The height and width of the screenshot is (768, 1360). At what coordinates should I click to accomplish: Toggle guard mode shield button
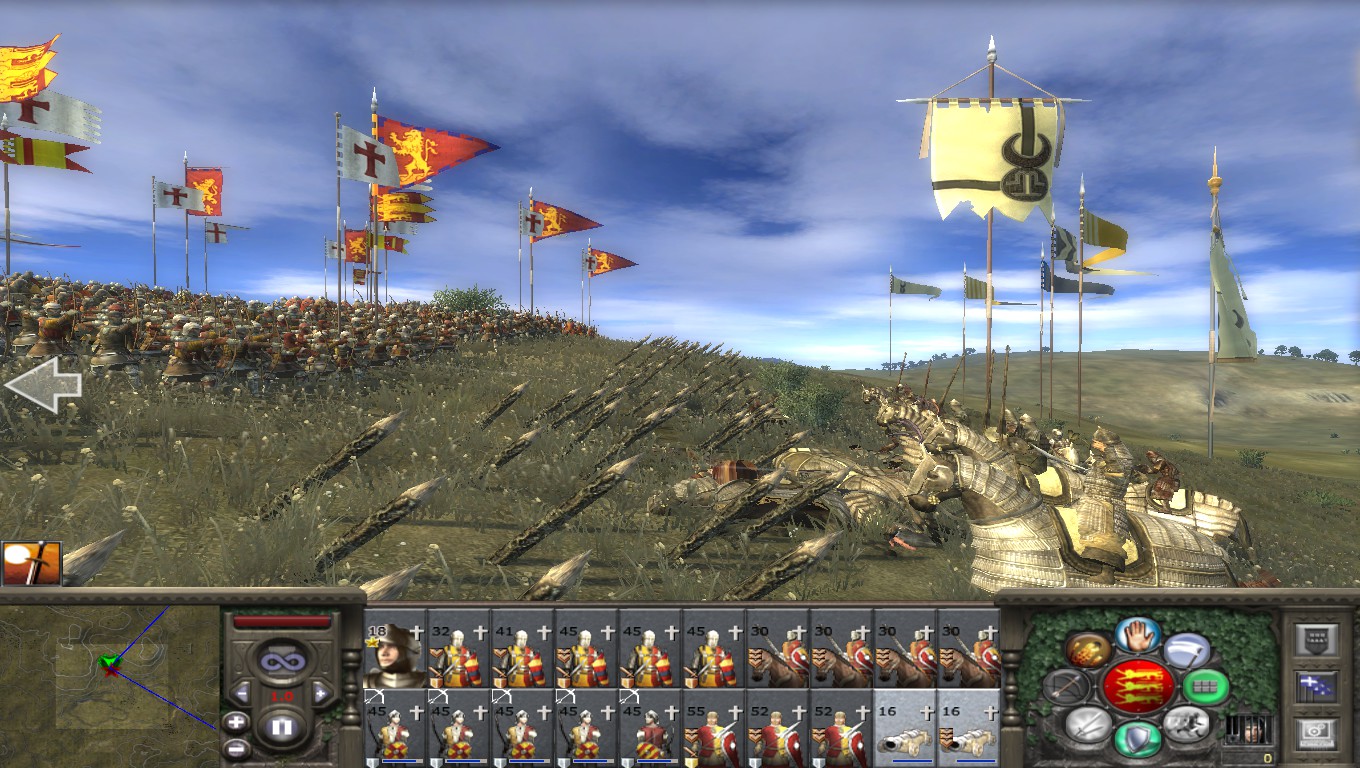[x=1138, y=739]
